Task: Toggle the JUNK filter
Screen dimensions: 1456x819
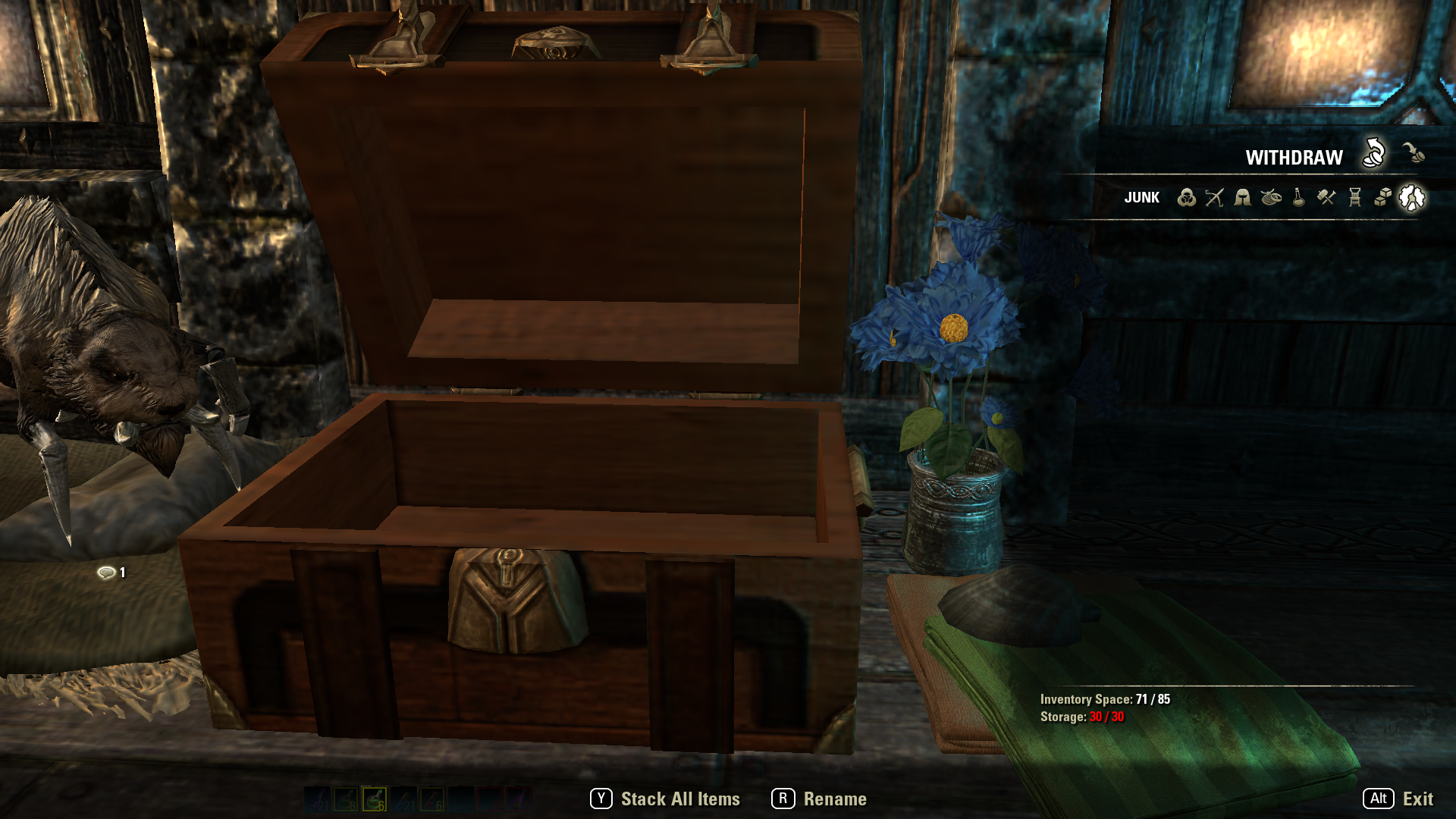Action: tap(1143, 198)
